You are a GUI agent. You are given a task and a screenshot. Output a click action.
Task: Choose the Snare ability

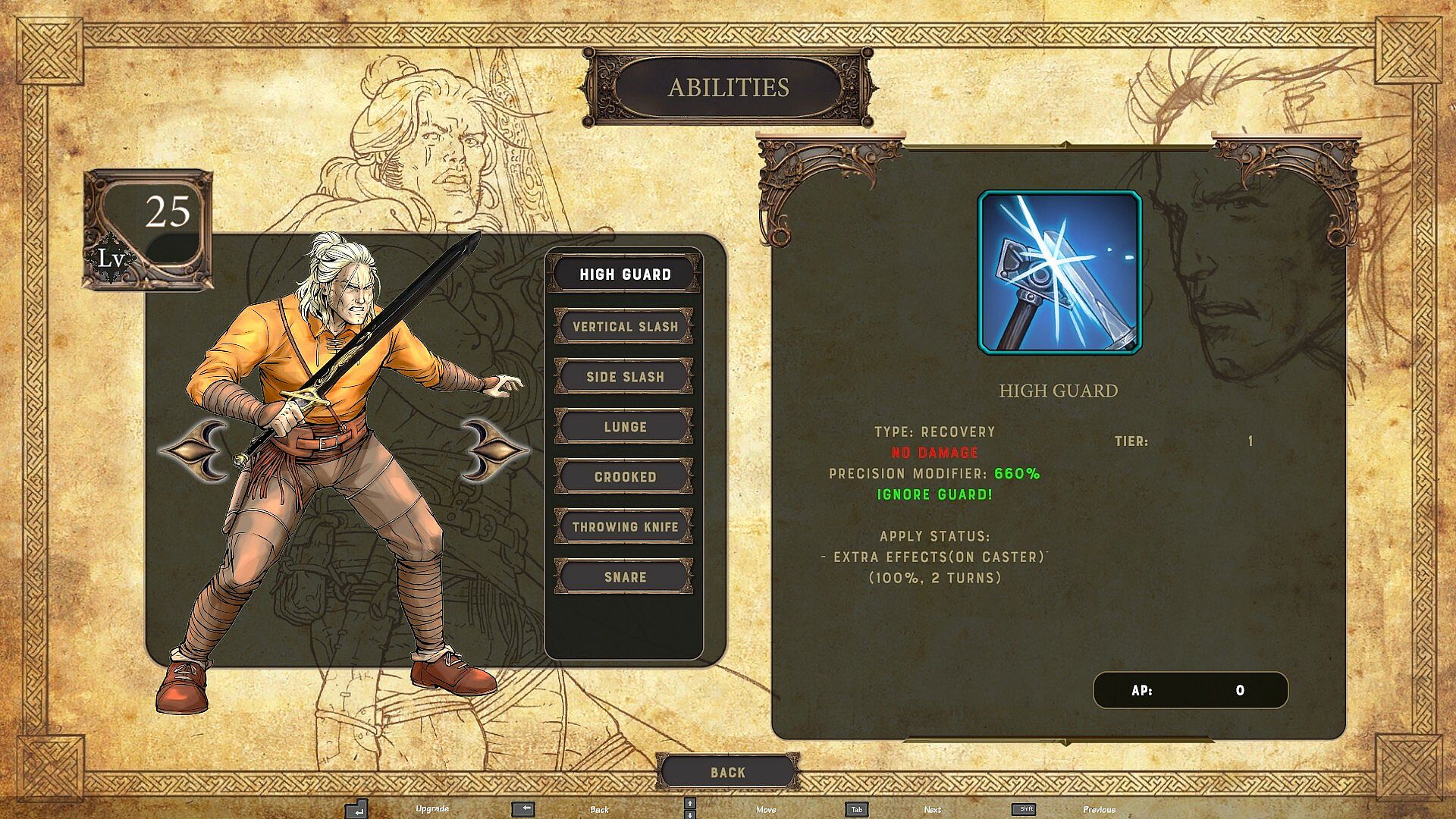point(624,577)
